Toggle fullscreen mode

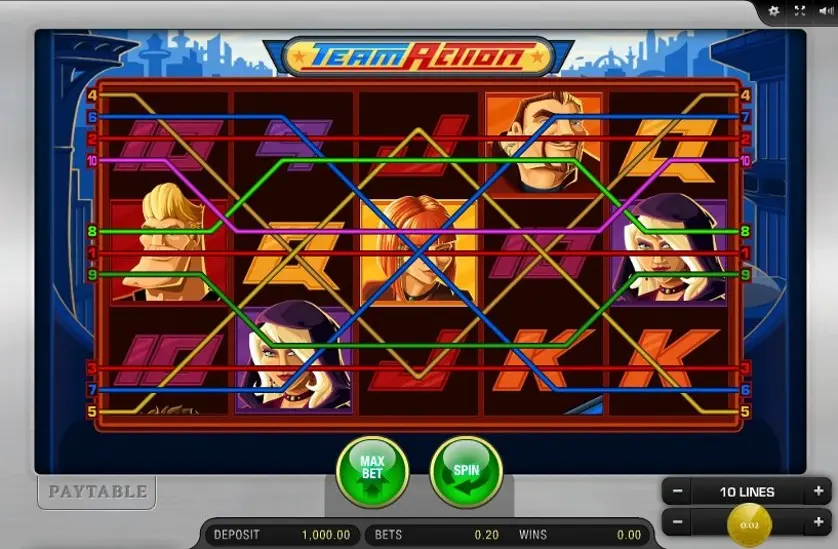[x=799, y=11]
